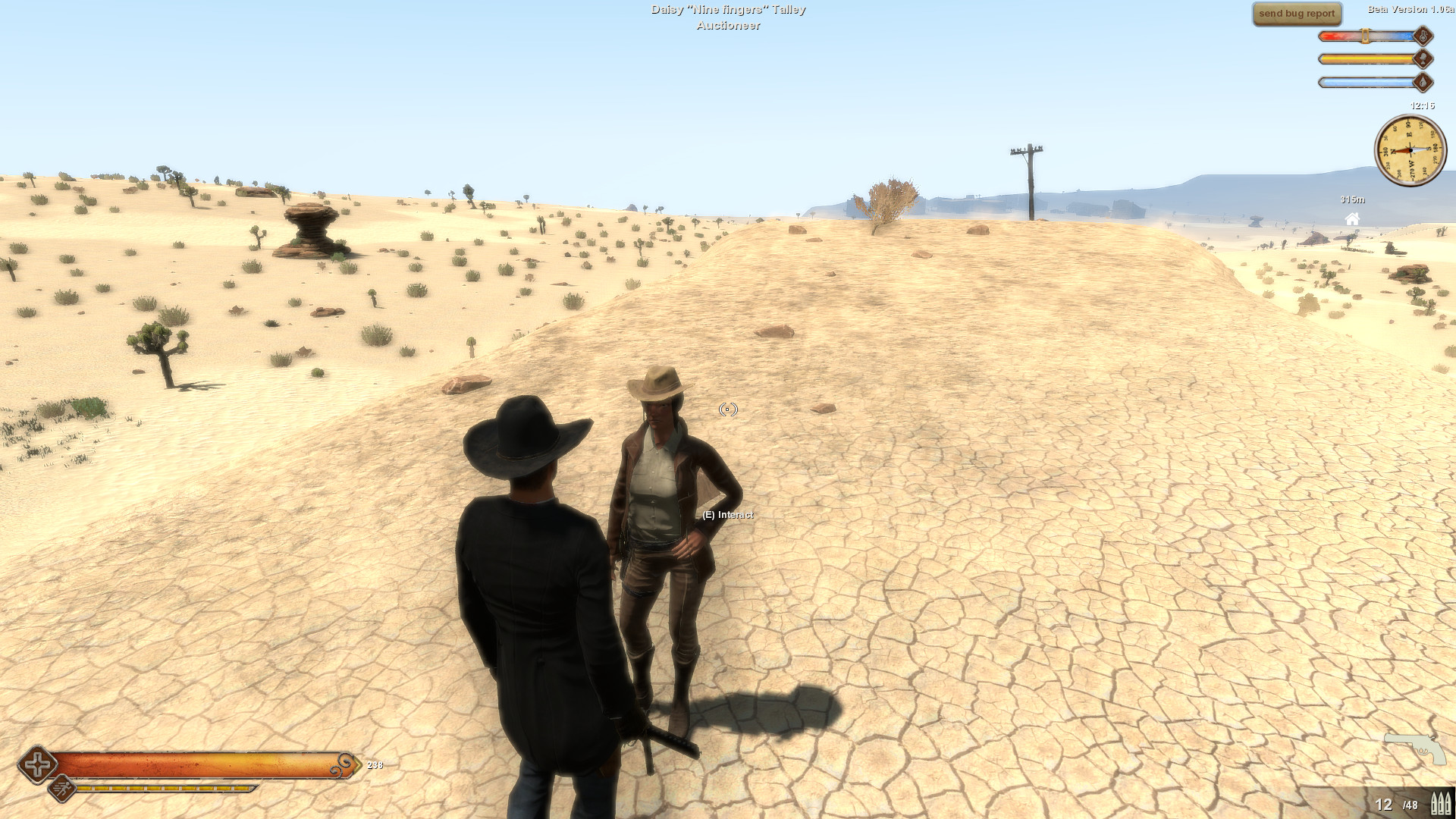Click the water drop thirst icon
This screenshot has height=819, width=1456.
click(x=1423, y=83)
